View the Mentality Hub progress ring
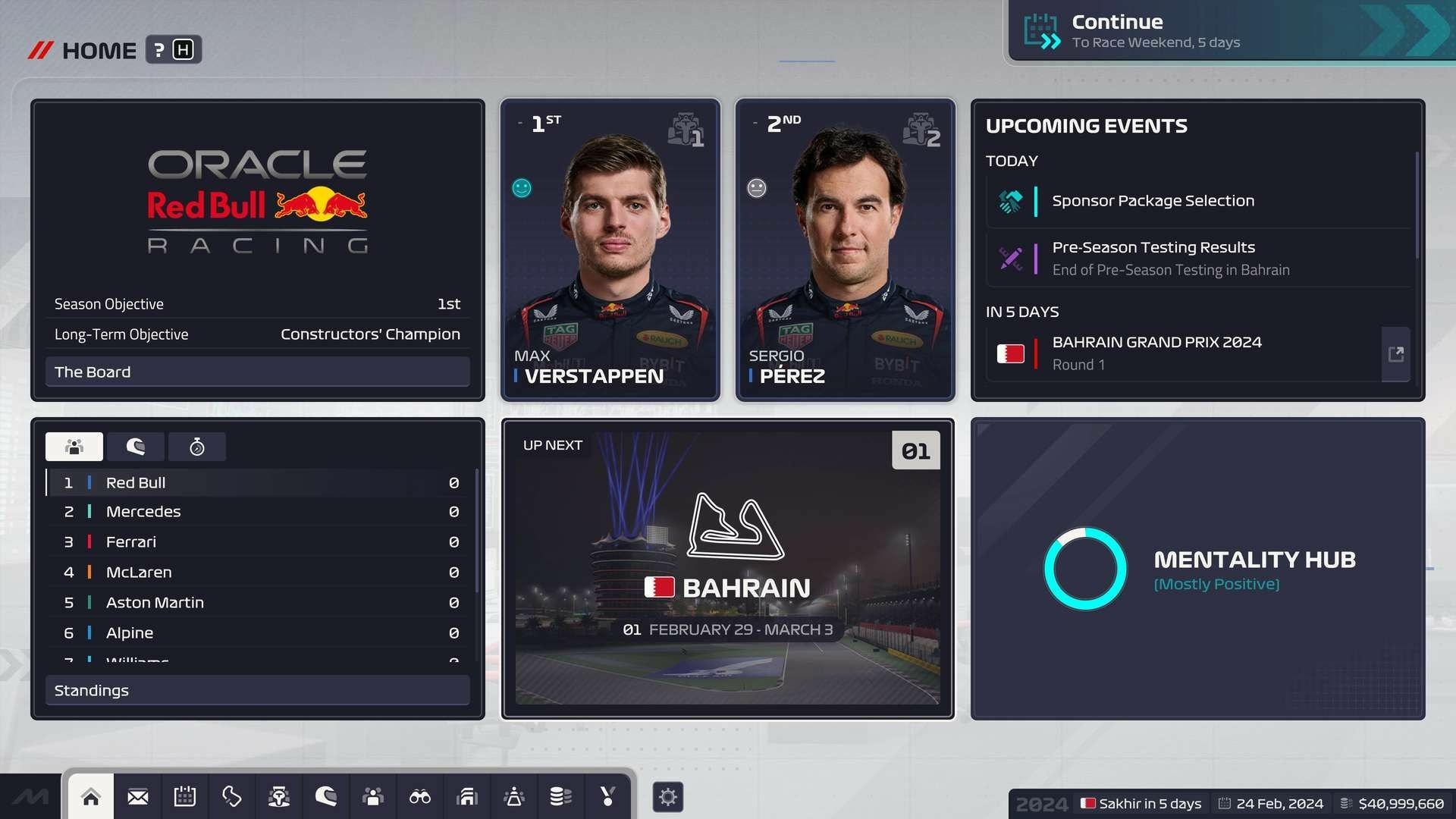Screen dimensions: 1456x819 click(1084, 569)
